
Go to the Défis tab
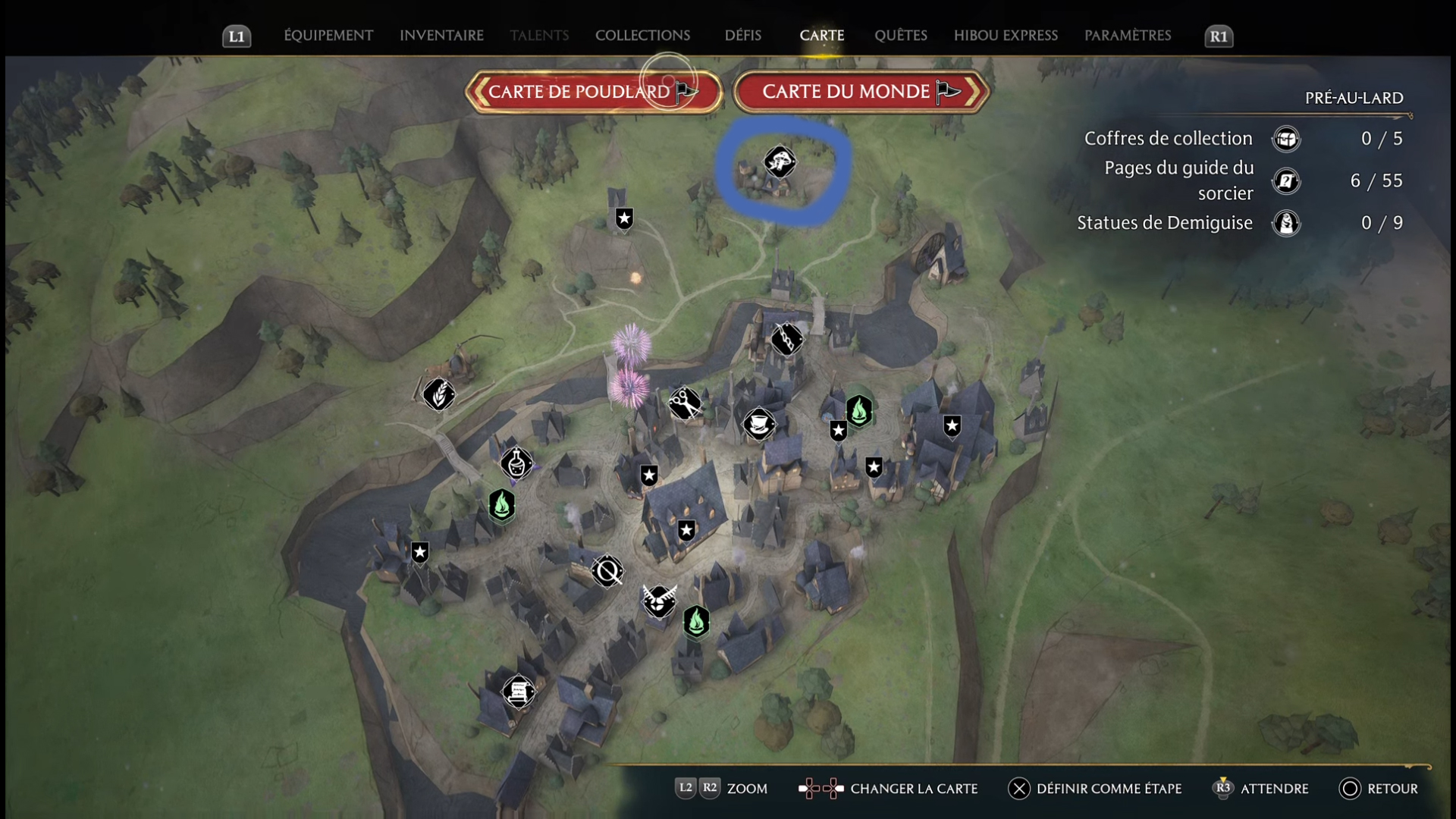(742, 36)
